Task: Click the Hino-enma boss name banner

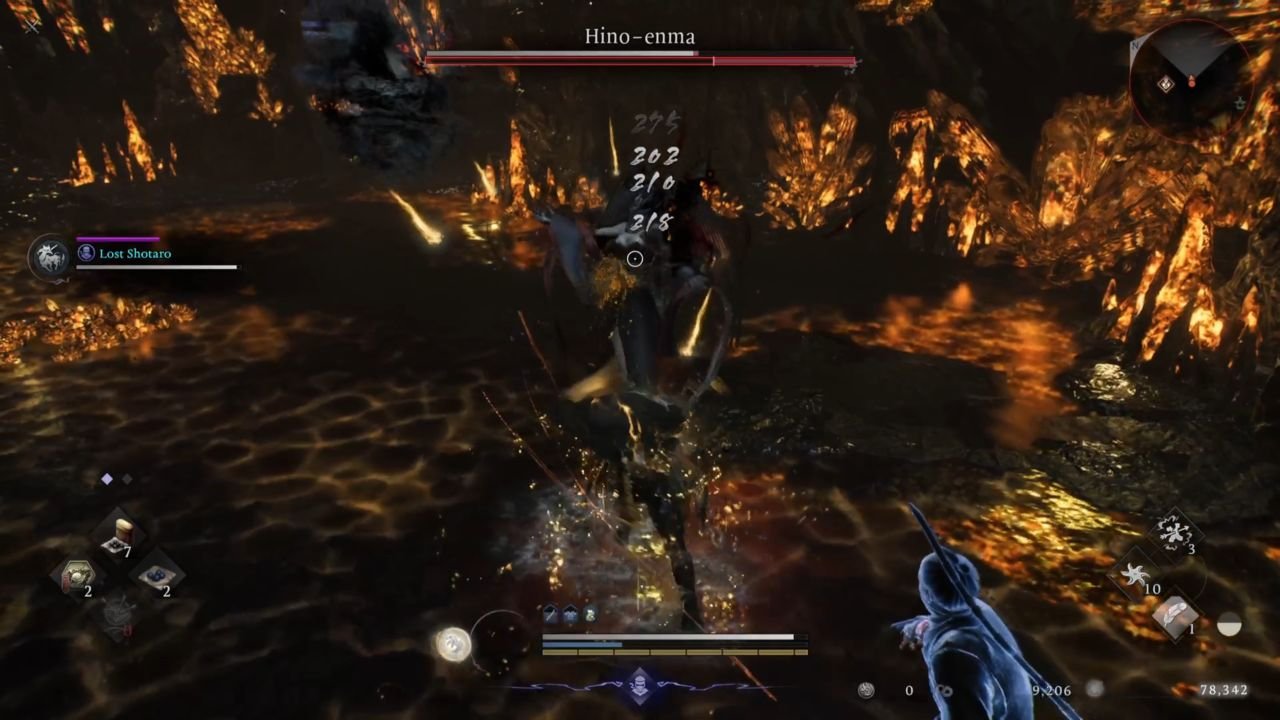Action: 639,36
